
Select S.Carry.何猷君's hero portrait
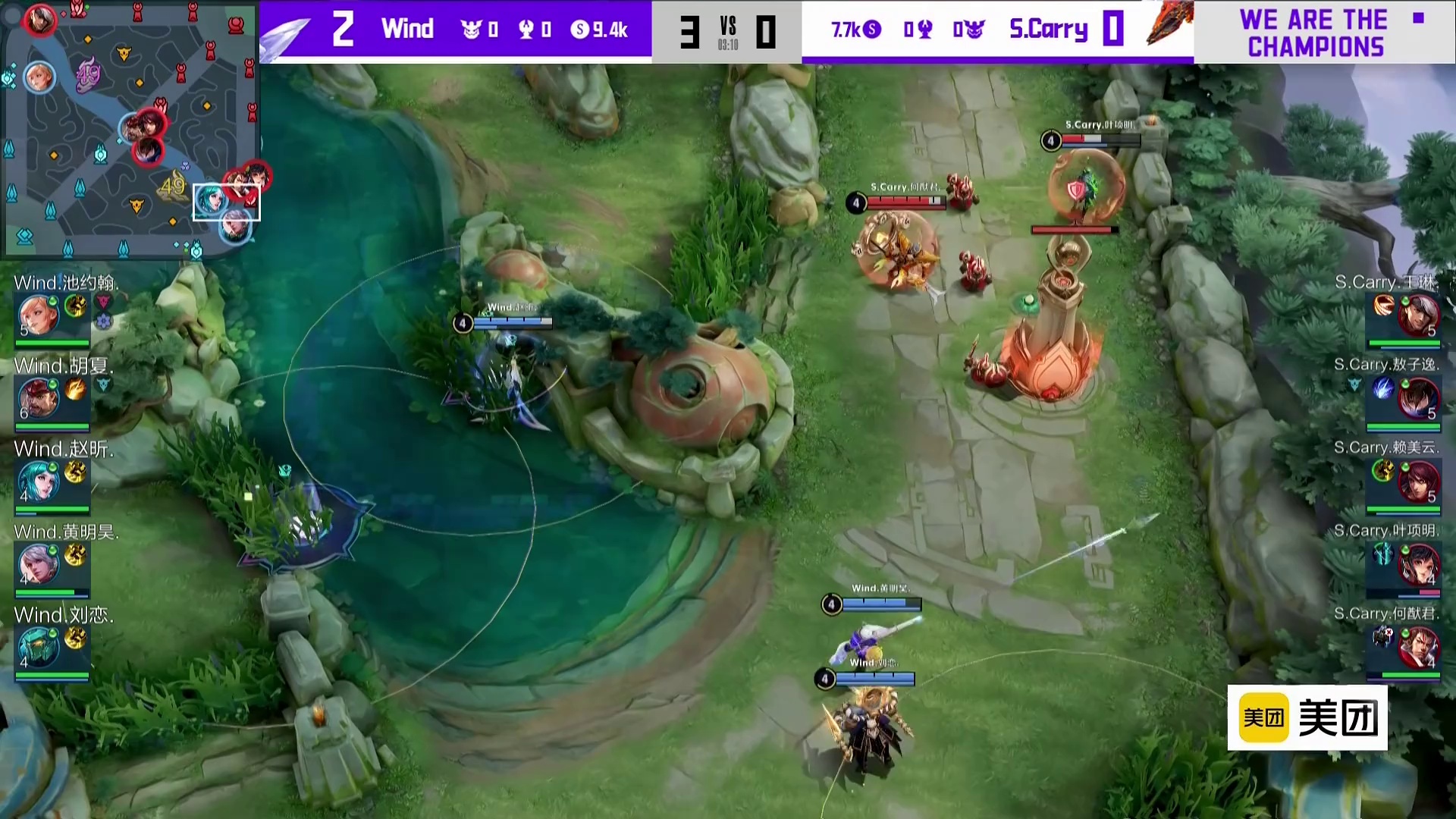(x=1417, y=647)
